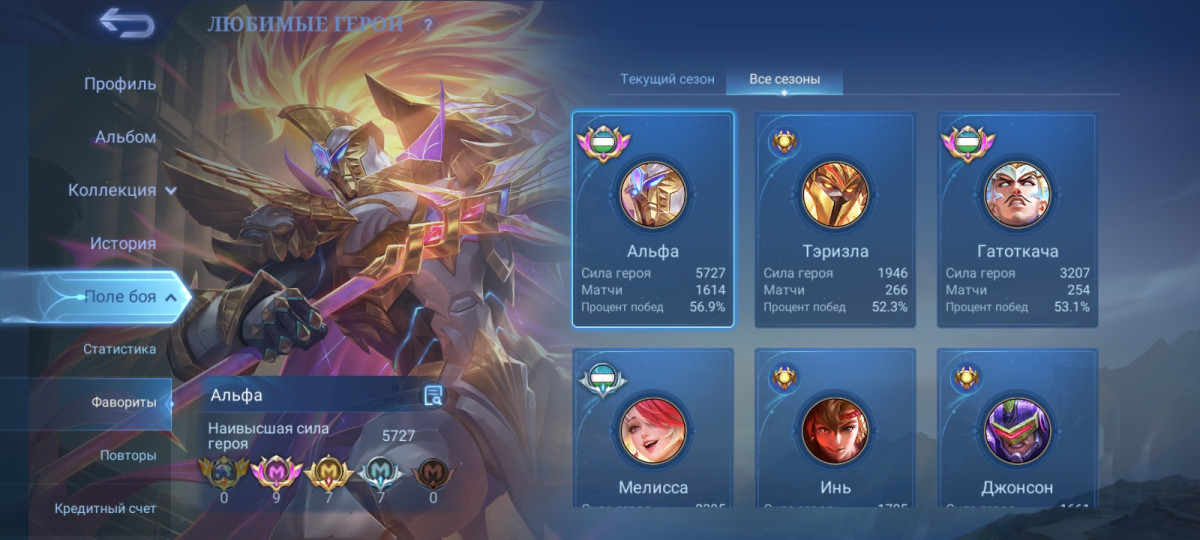Image resolution: width=1200 pixels, height=540 pixels.
Task: Click the question mark help icon
Action: click(x=427, y=25)
